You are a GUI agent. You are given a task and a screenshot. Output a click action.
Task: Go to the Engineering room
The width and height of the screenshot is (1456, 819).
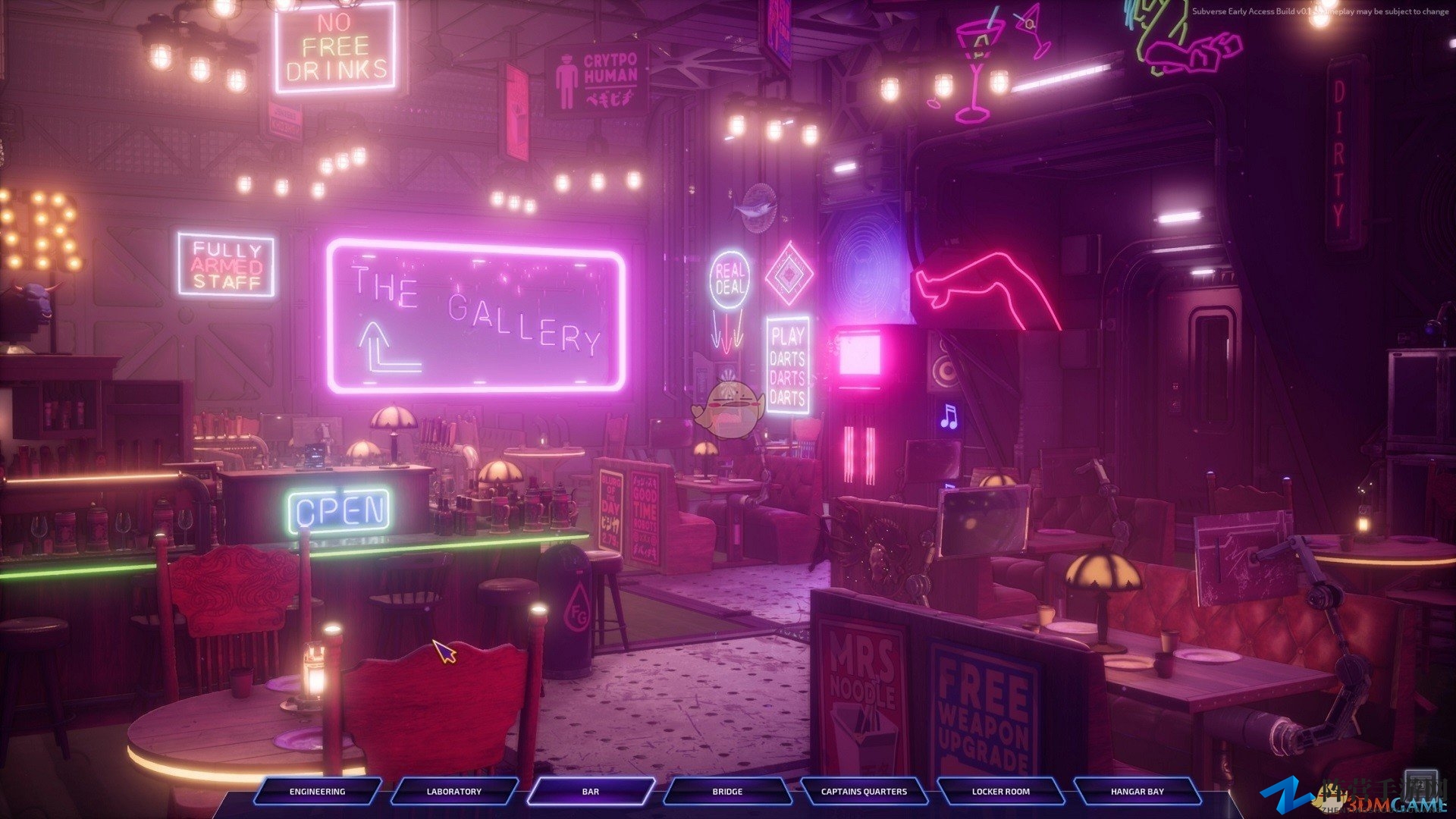click(317, 791)
